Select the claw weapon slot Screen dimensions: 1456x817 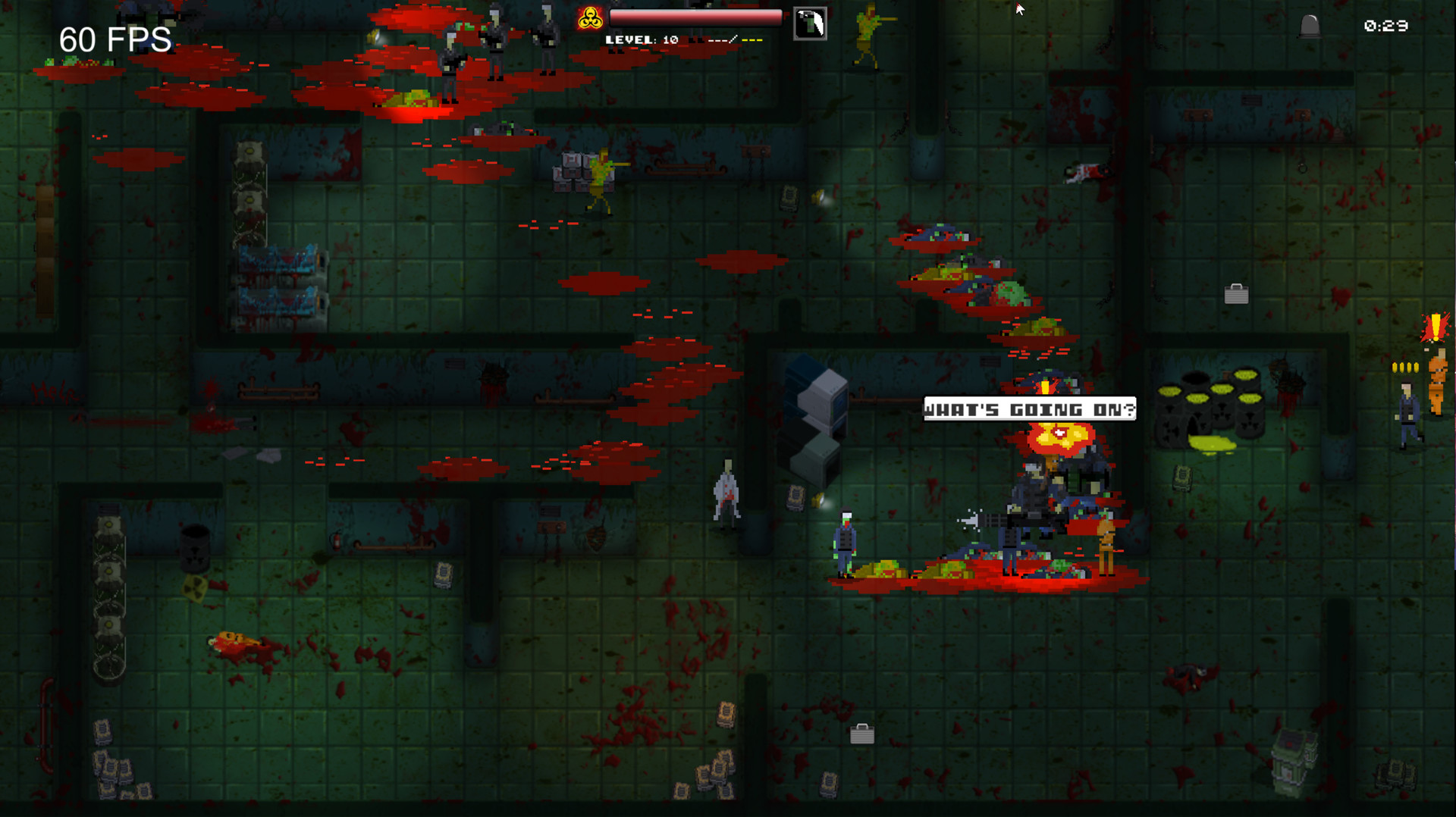click(x=810, y=23)
